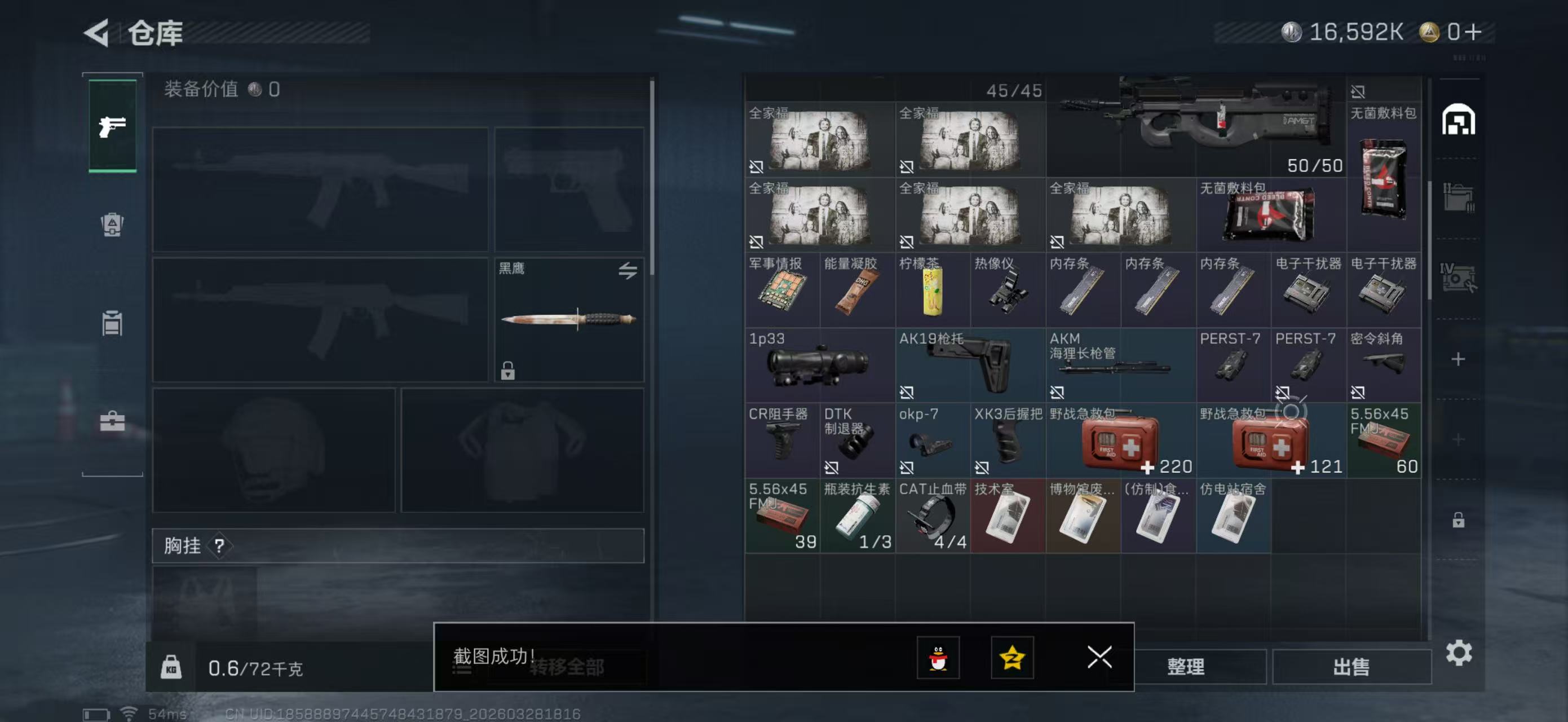Dismiss the screenshot notification with the X
This screenshot has width=1568, height=722.
[1099, 658]
